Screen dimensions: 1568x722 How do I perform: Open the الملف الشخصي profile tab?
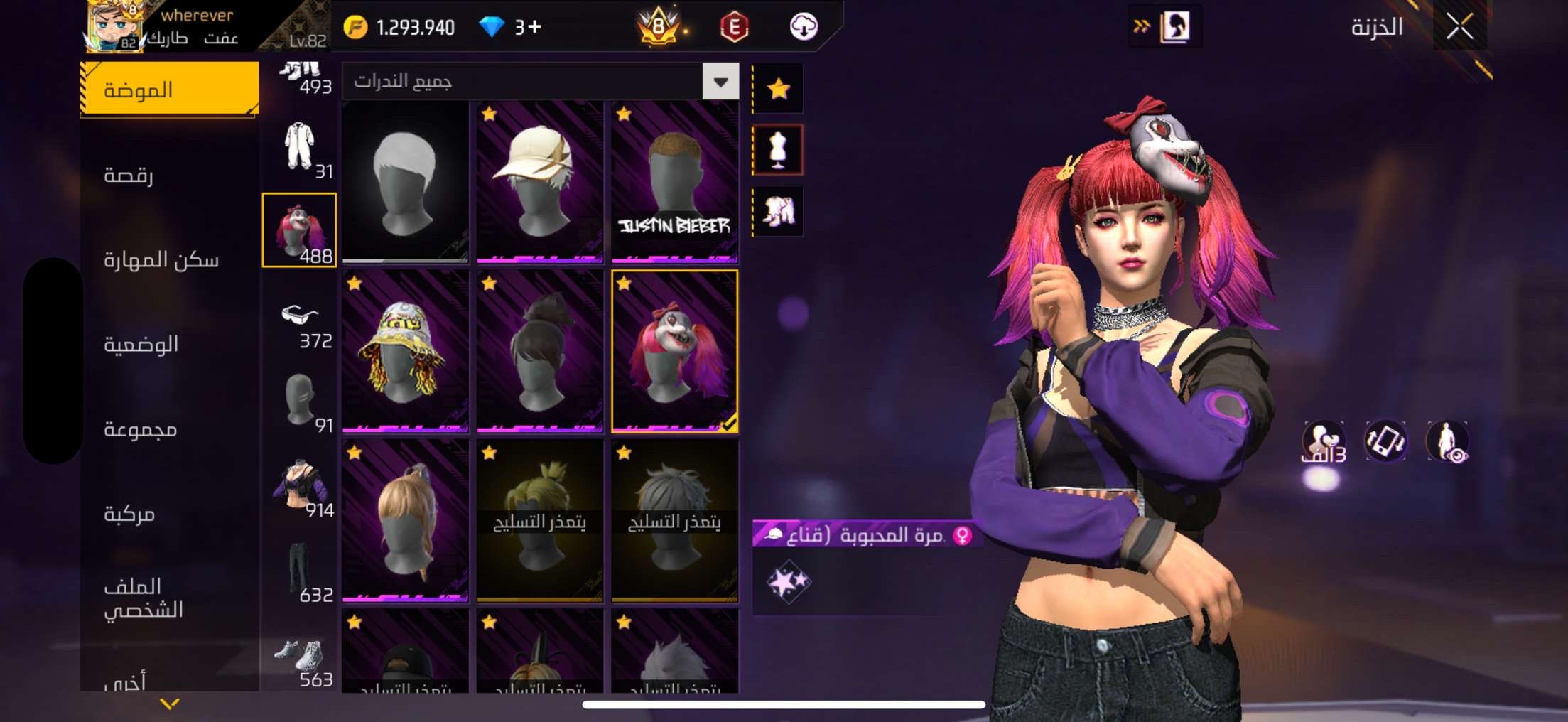(x=144, y=598)
